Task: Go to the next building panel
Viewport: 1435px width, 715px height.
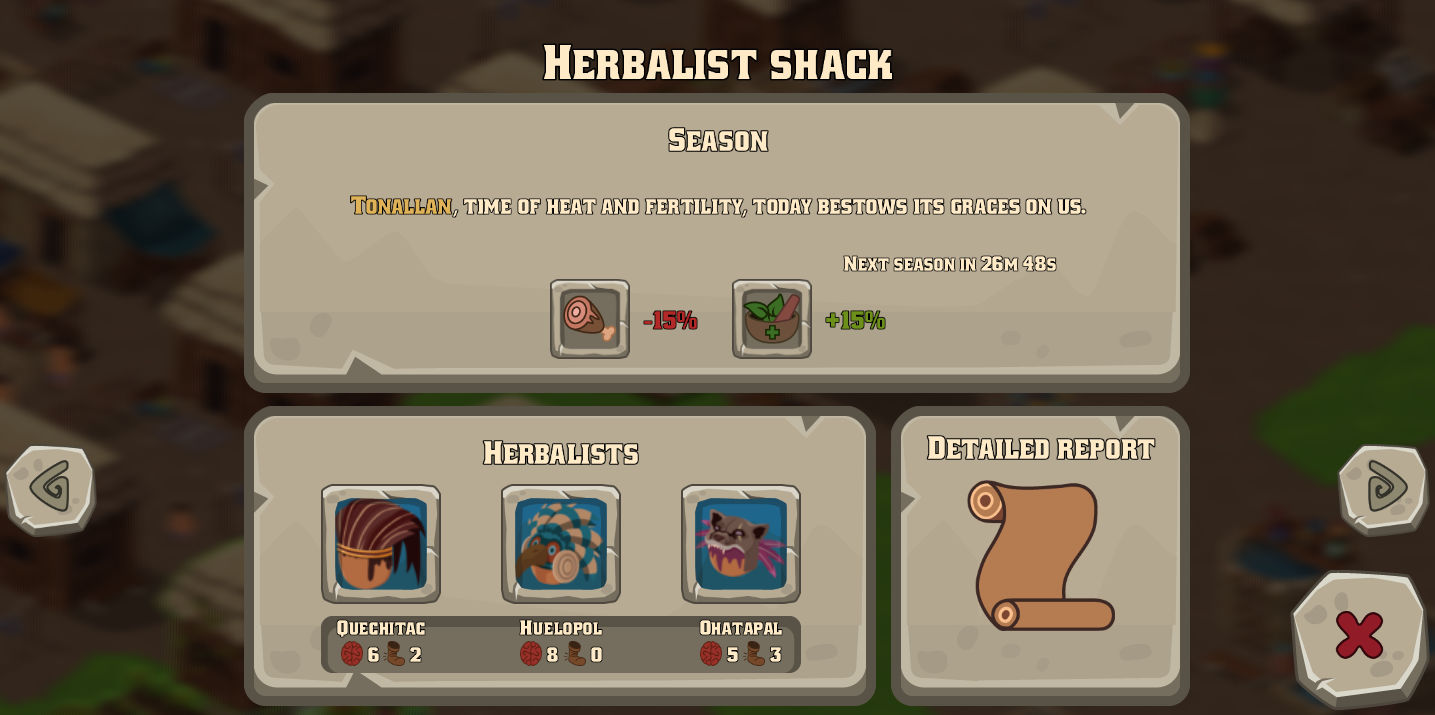Action: point(1384,488)
